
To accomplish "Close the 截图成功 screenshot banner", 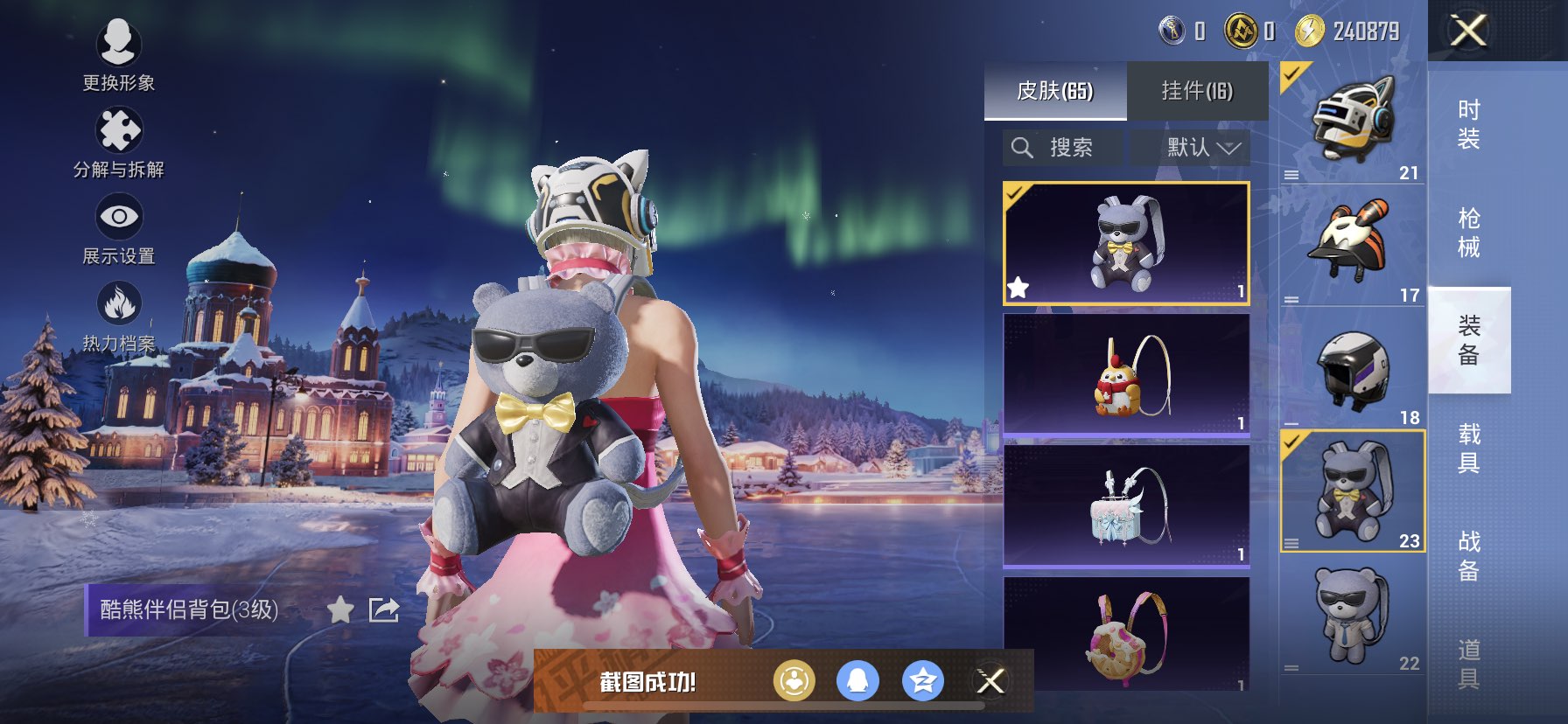I will (x=990, y=681).
